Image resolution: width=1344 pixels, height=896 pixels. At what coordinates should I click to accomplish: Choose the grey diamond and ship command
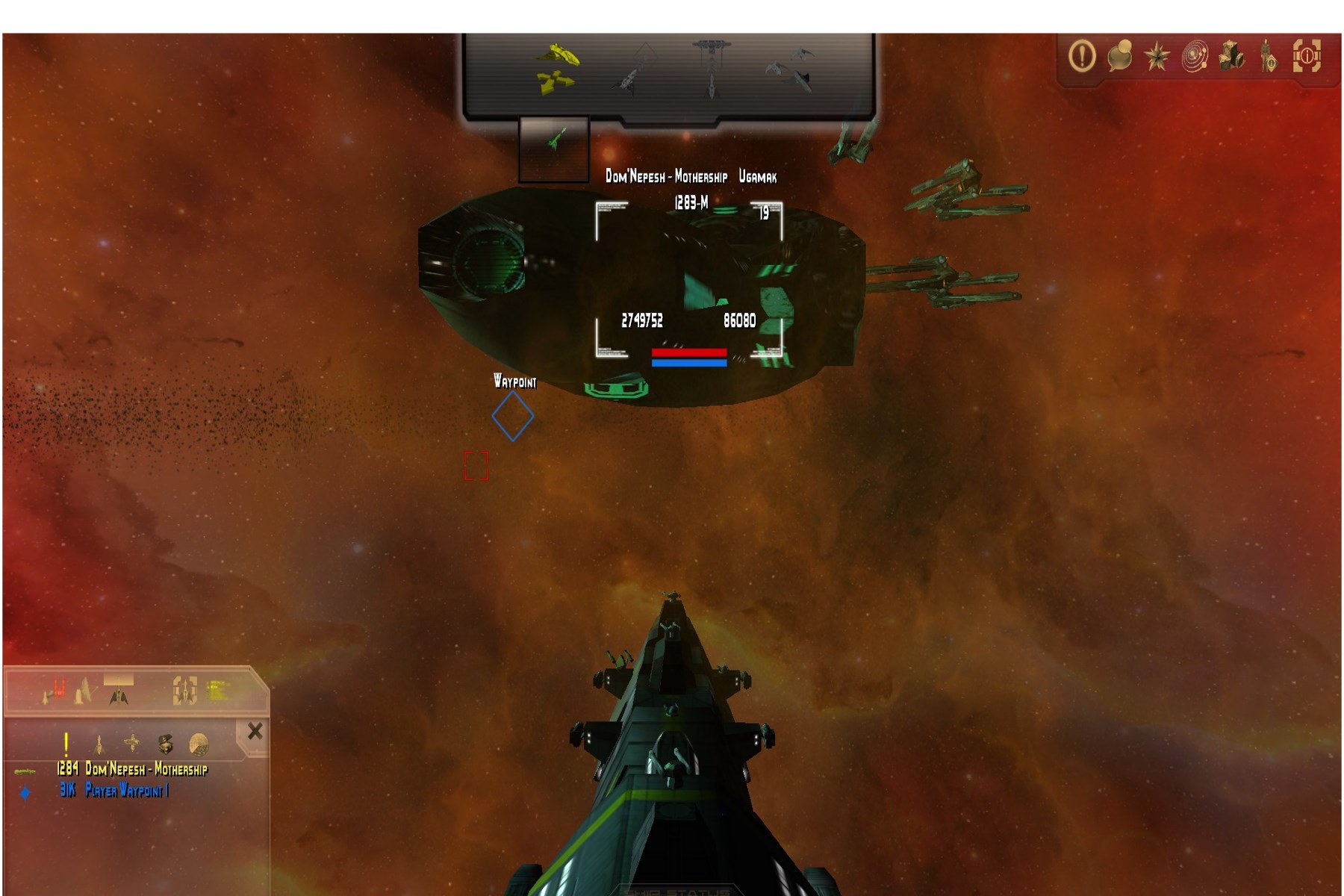[635, 68]
